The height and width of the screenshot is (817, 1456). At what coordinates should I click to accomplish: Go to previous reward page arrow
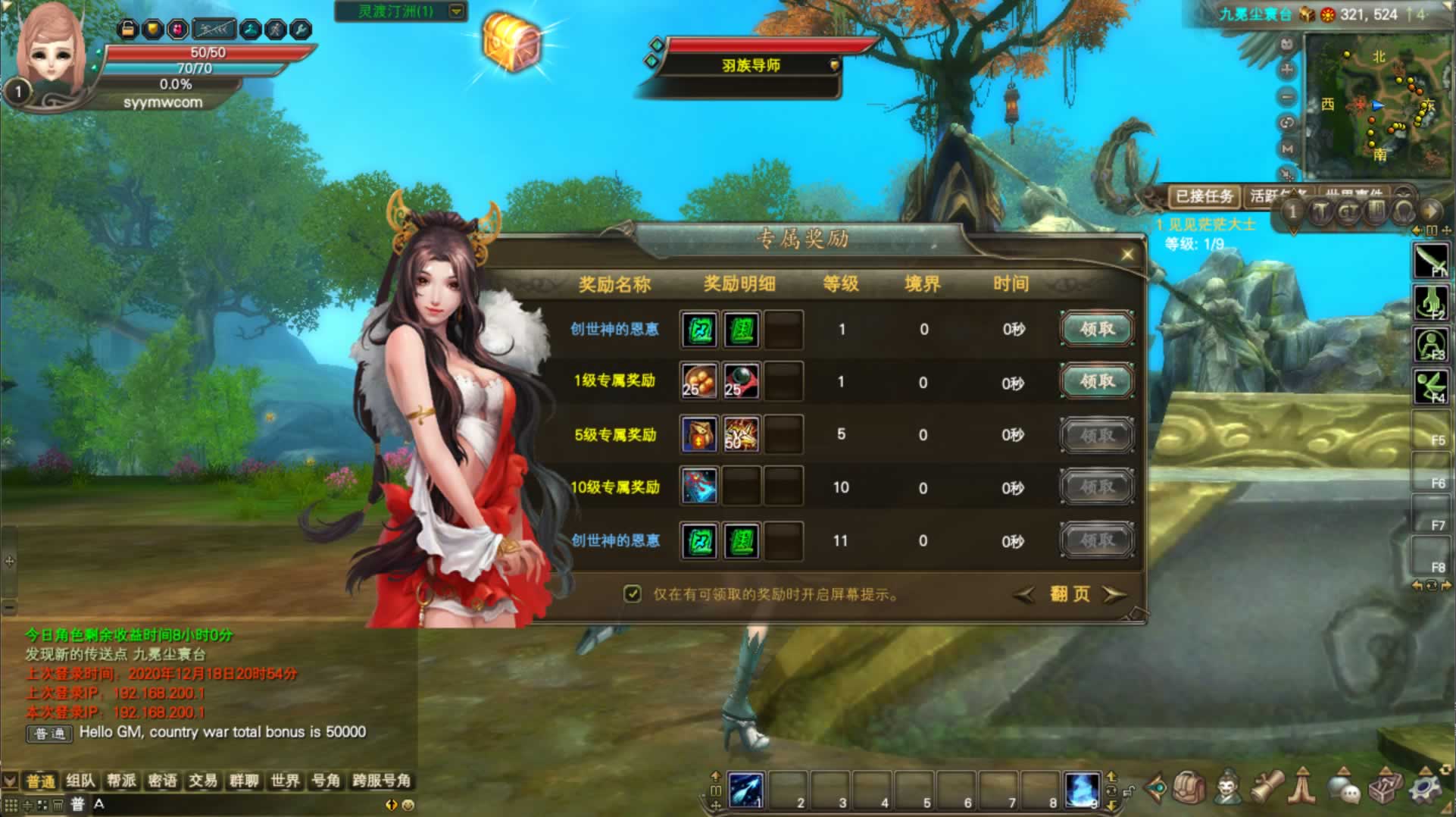click(x=1024, y=595)
